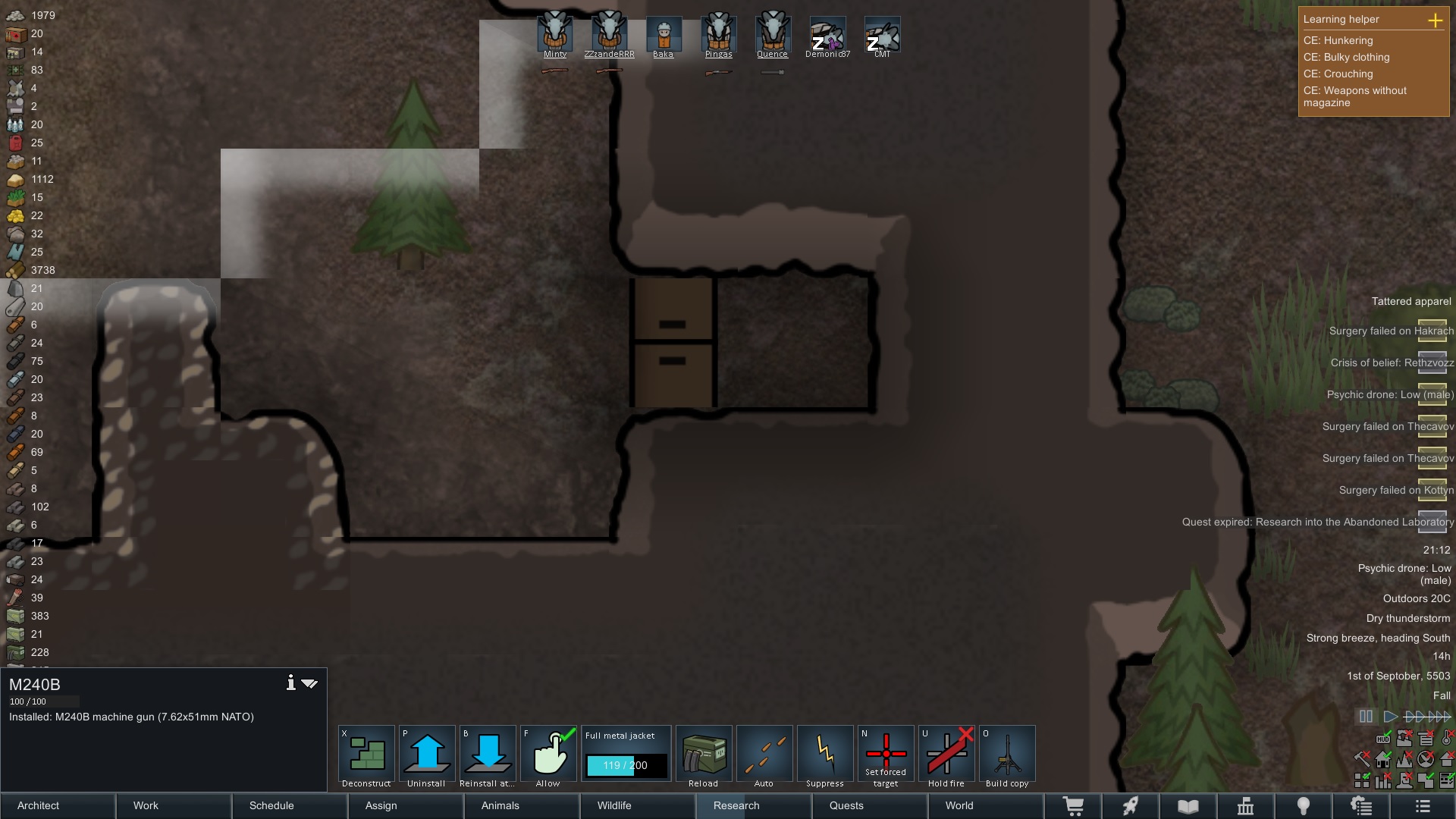Toggle the home area overlay
The height and width of the screenshot is (819, 1456).
(1385, 758)
